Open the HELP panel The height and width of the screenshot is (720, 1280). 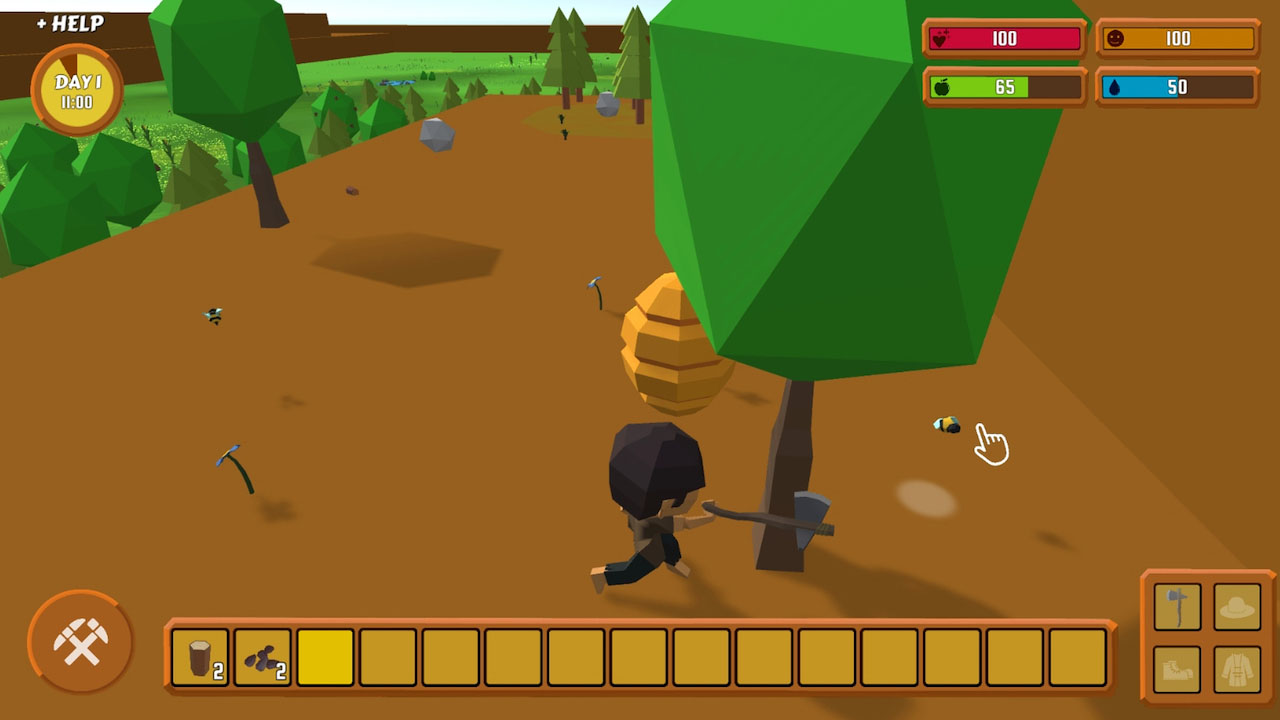pos(70,21)
